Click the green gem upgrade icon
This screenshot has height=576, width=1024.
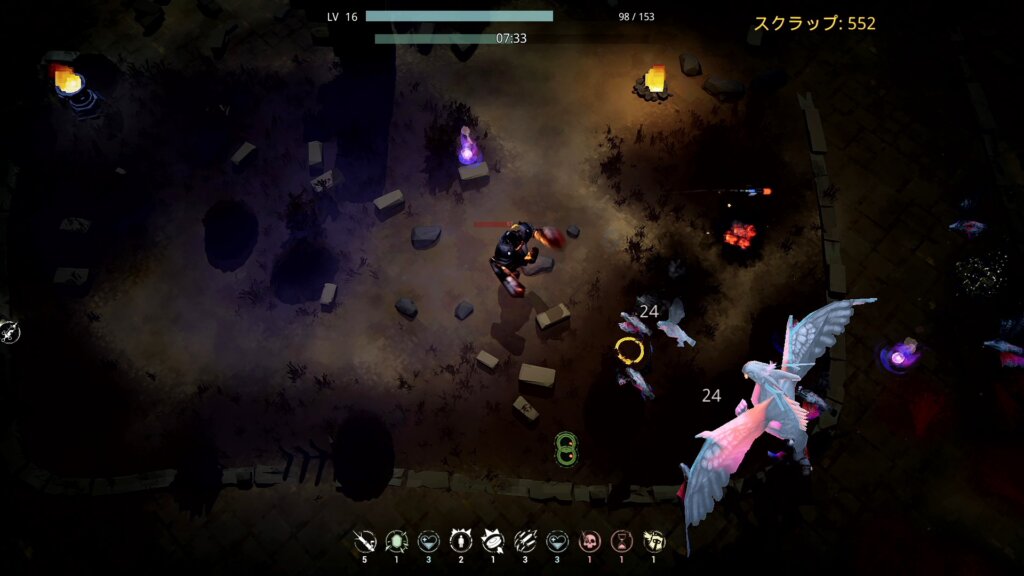(396, 542)
